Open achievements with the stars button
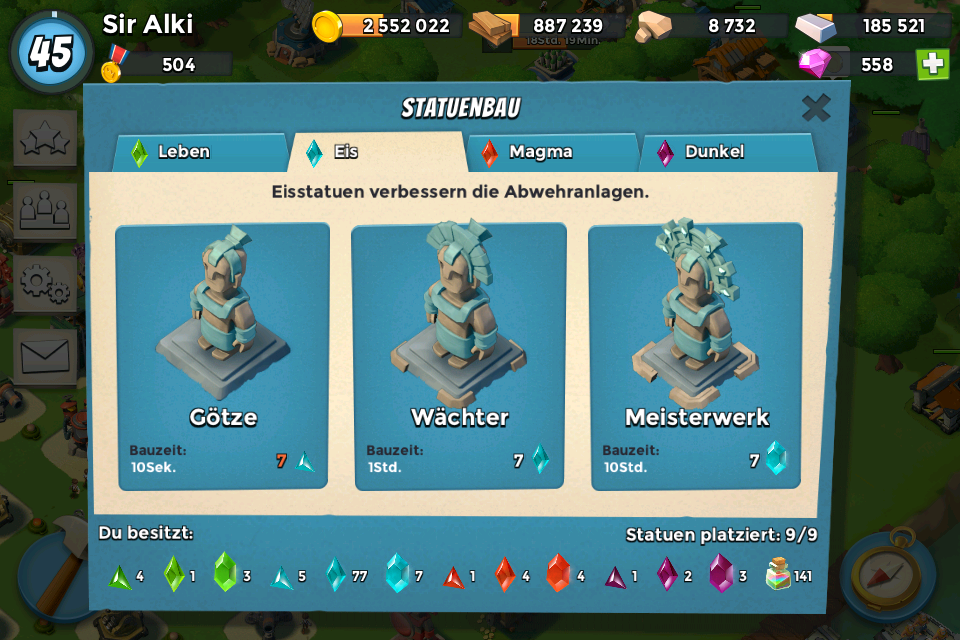The width and height of the screenshot is (960, 640). tap(45, 138)
